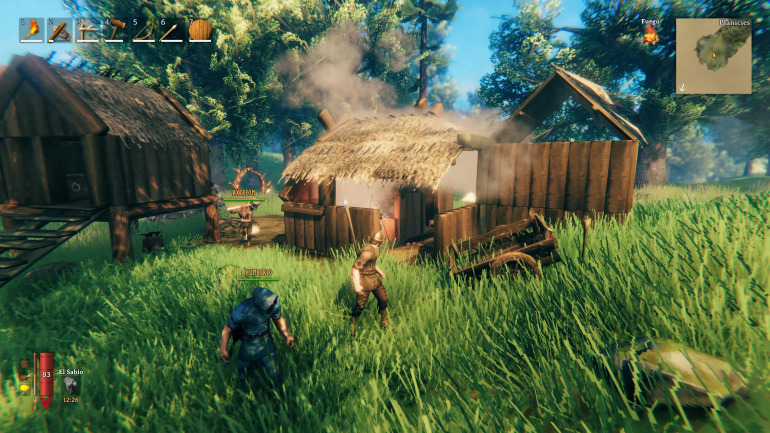Choose the bow in hotbar slot 5

click(144, 31)
